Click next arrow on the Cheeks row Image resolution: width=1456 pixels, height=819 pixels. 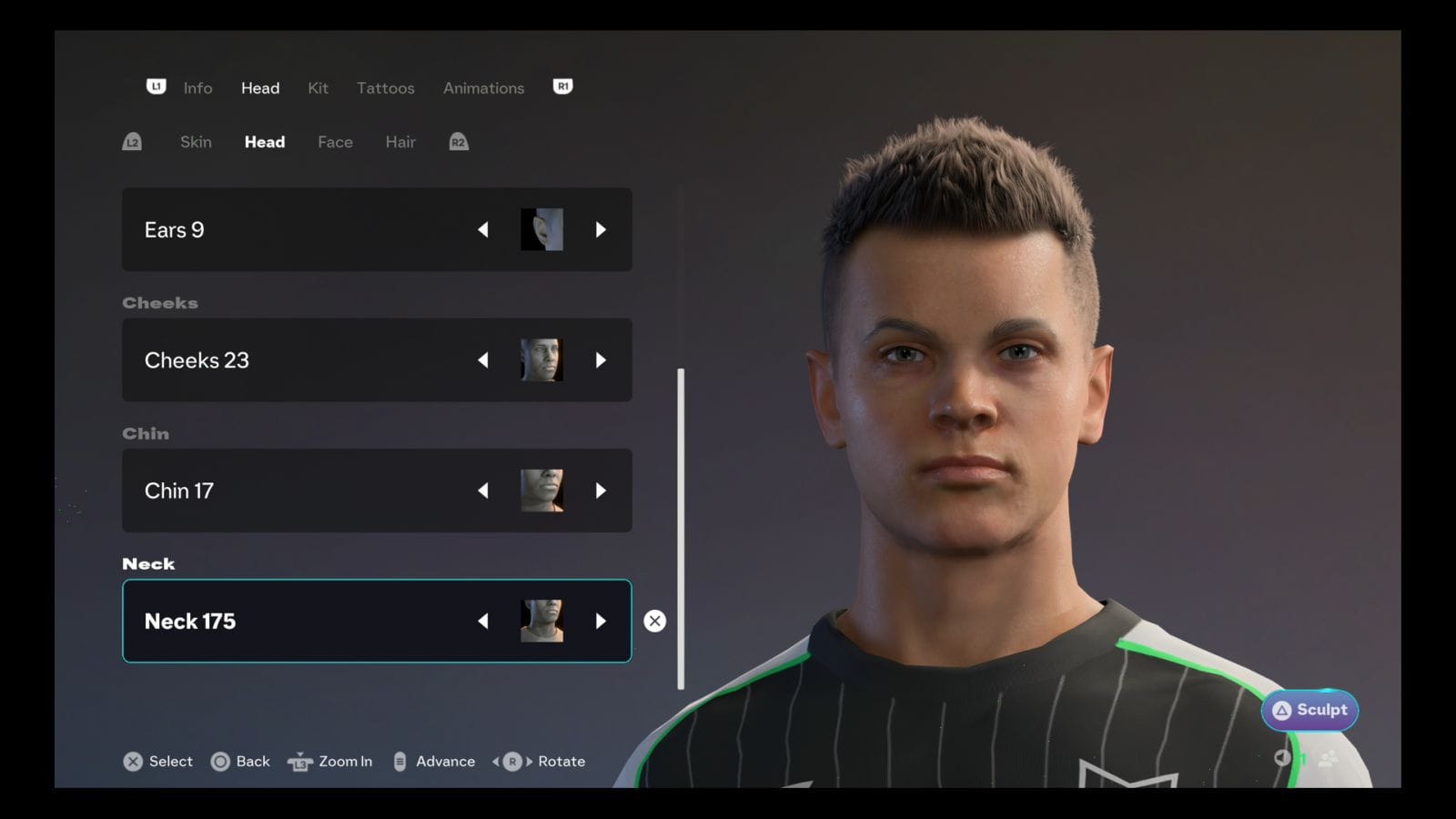pos(601,360)
